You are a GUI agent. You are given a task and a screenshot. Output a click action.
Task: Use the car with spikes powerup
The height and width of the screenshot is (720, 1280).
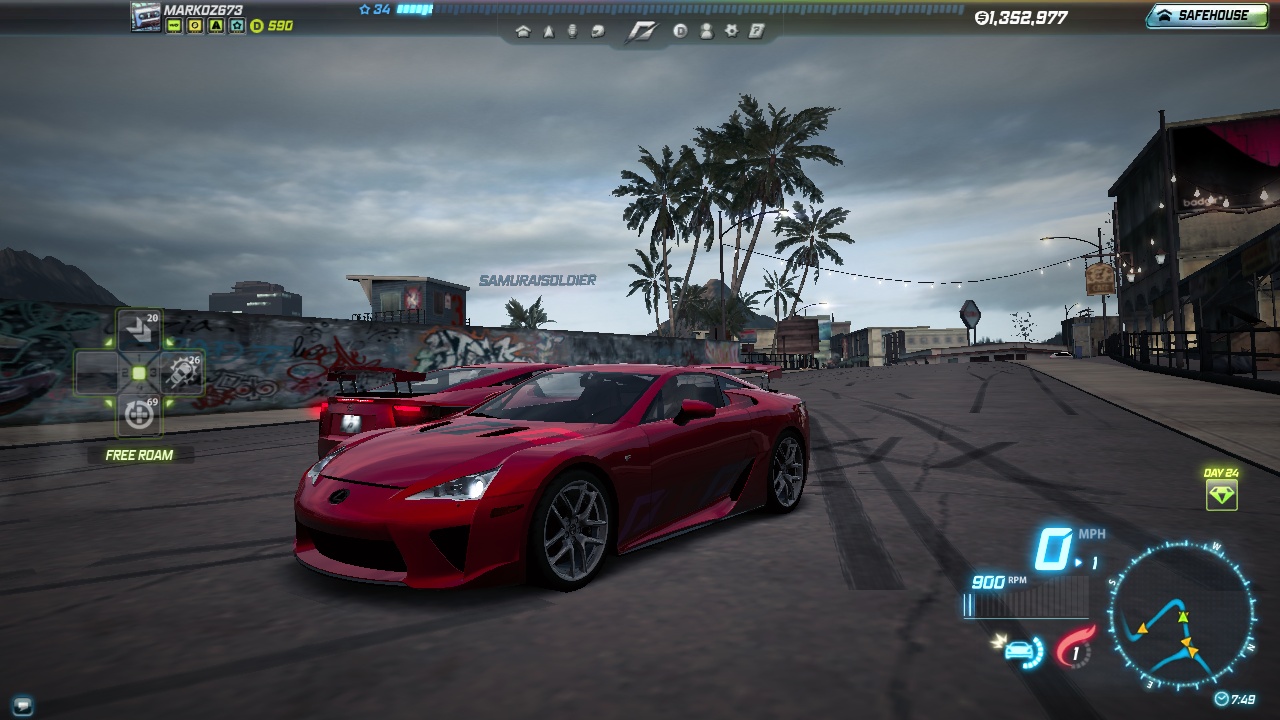click(183, 373)
